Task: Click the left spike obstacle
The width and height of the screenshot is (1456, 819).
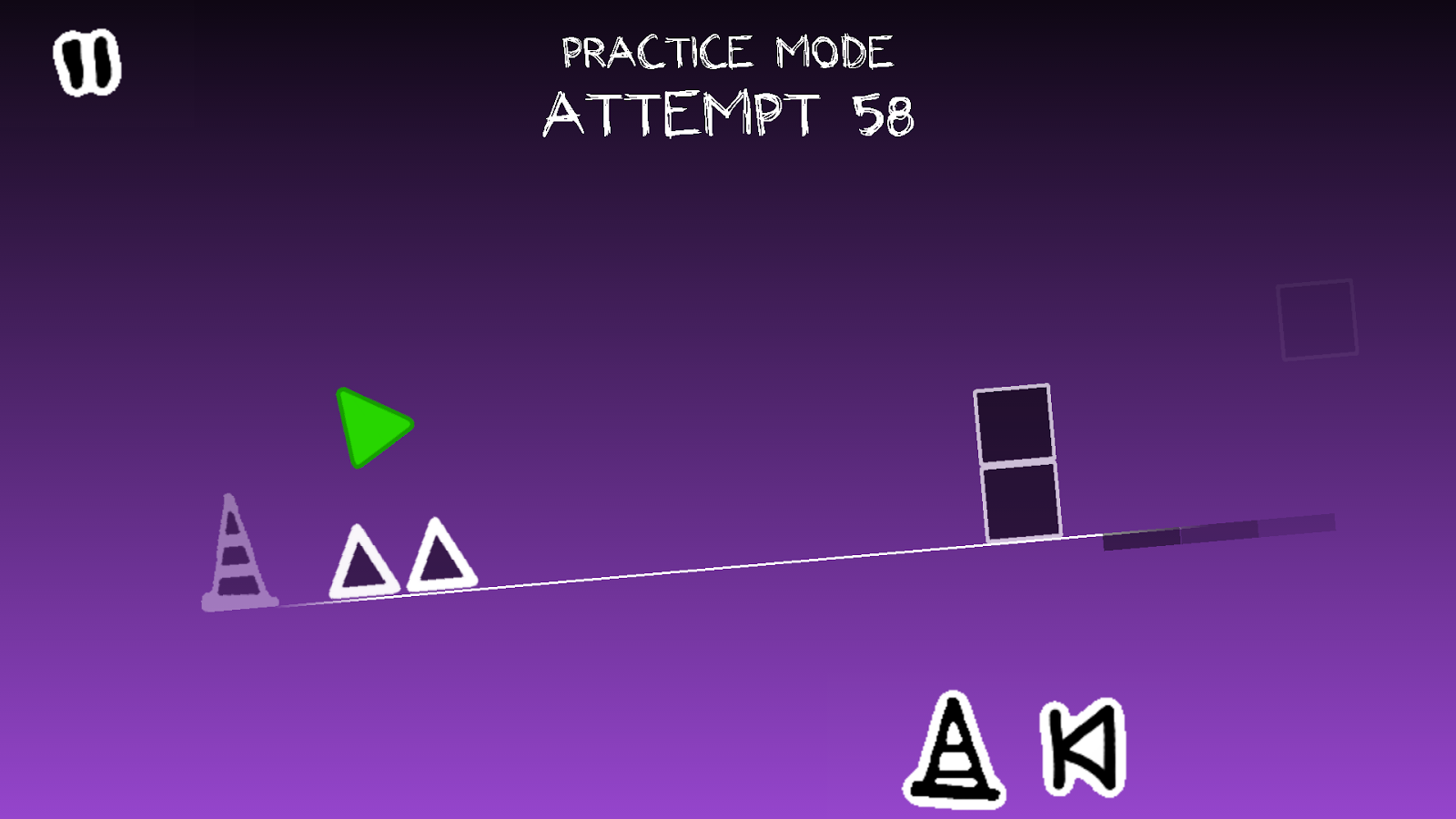Action: tap(362, 562)
